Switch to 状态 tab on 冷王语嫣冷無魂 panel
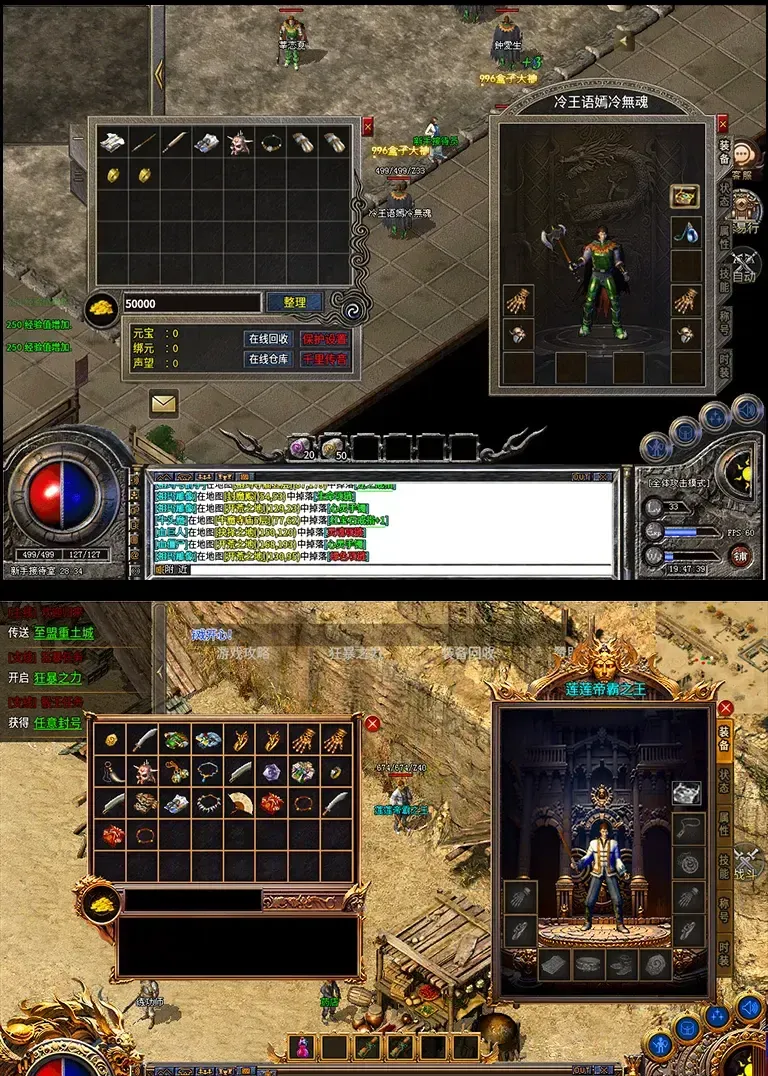768x1076 pixels. (x=724, y=192)
